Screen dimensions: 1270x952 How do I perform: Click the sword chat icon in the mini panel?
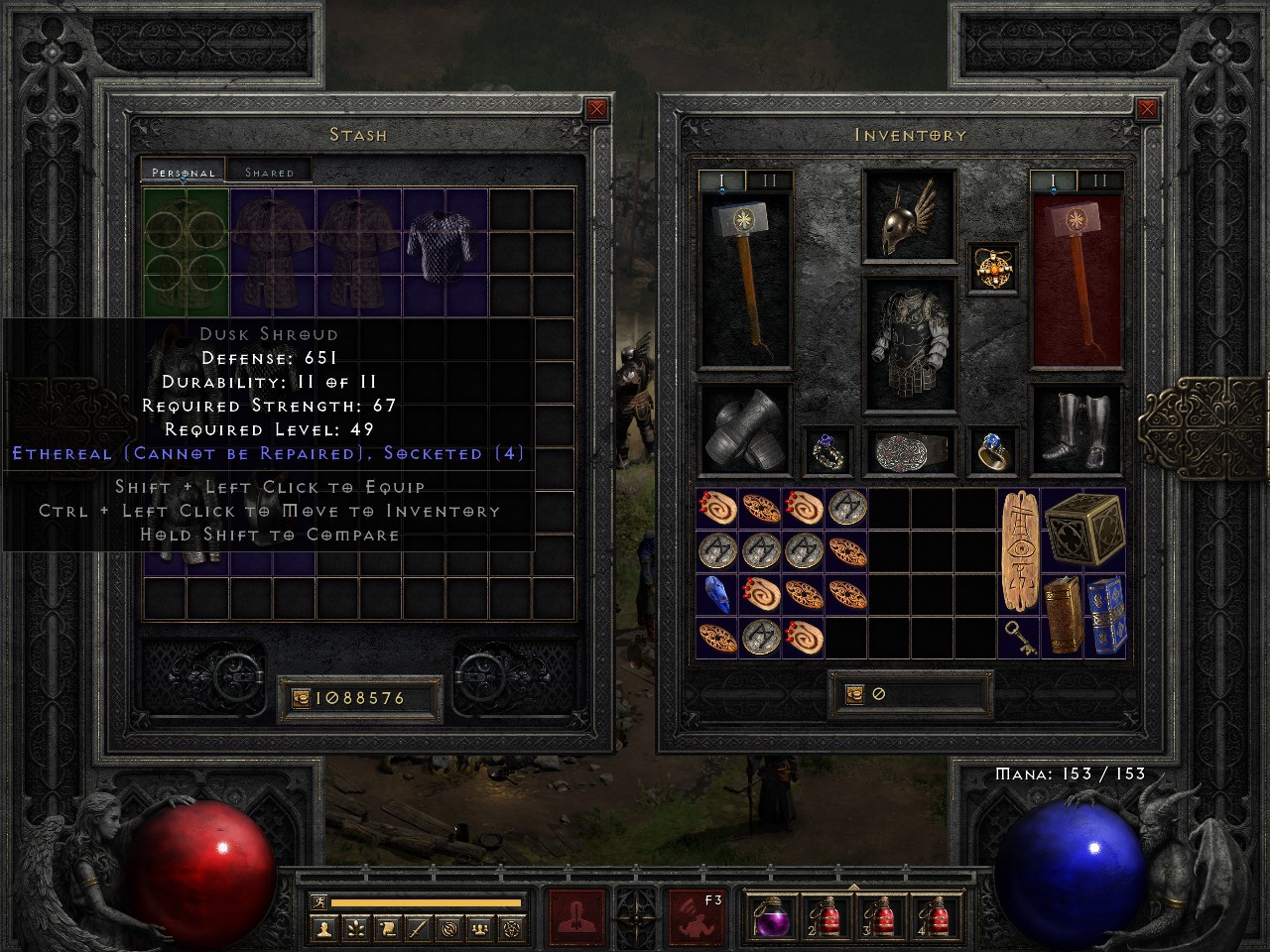pyautogui.click(x=418, y=927)
